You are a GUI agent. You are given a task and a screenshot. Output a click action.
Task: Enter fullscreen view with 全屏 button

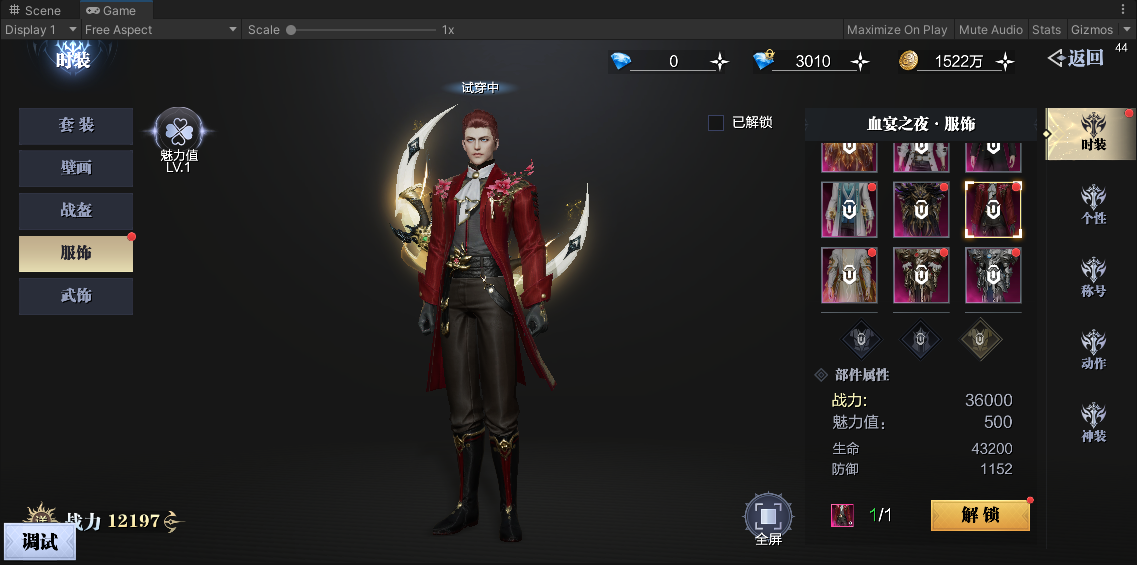[x=768, y=517]
